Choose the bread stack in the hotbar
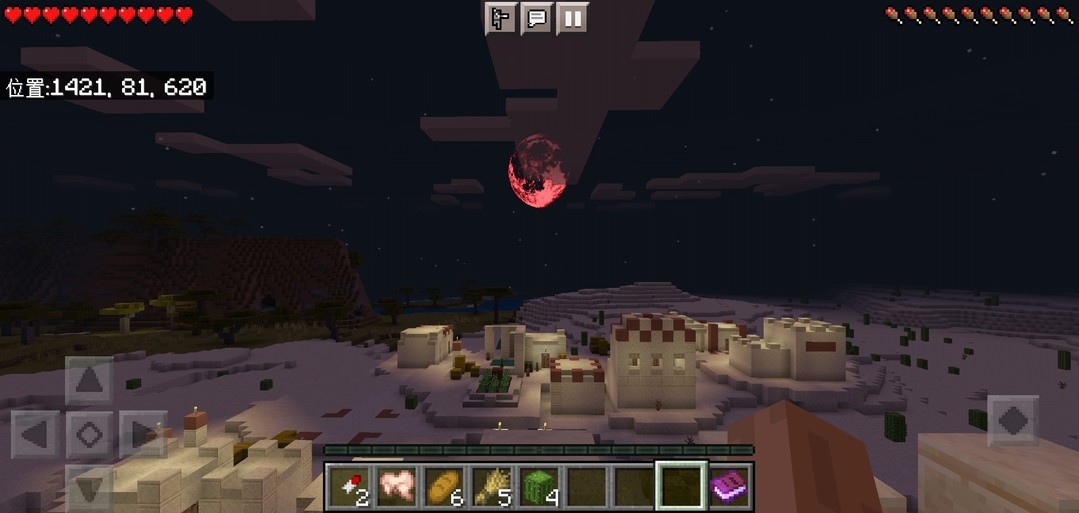This screenshot has width=1079, height=513. [x=444, y=486]
